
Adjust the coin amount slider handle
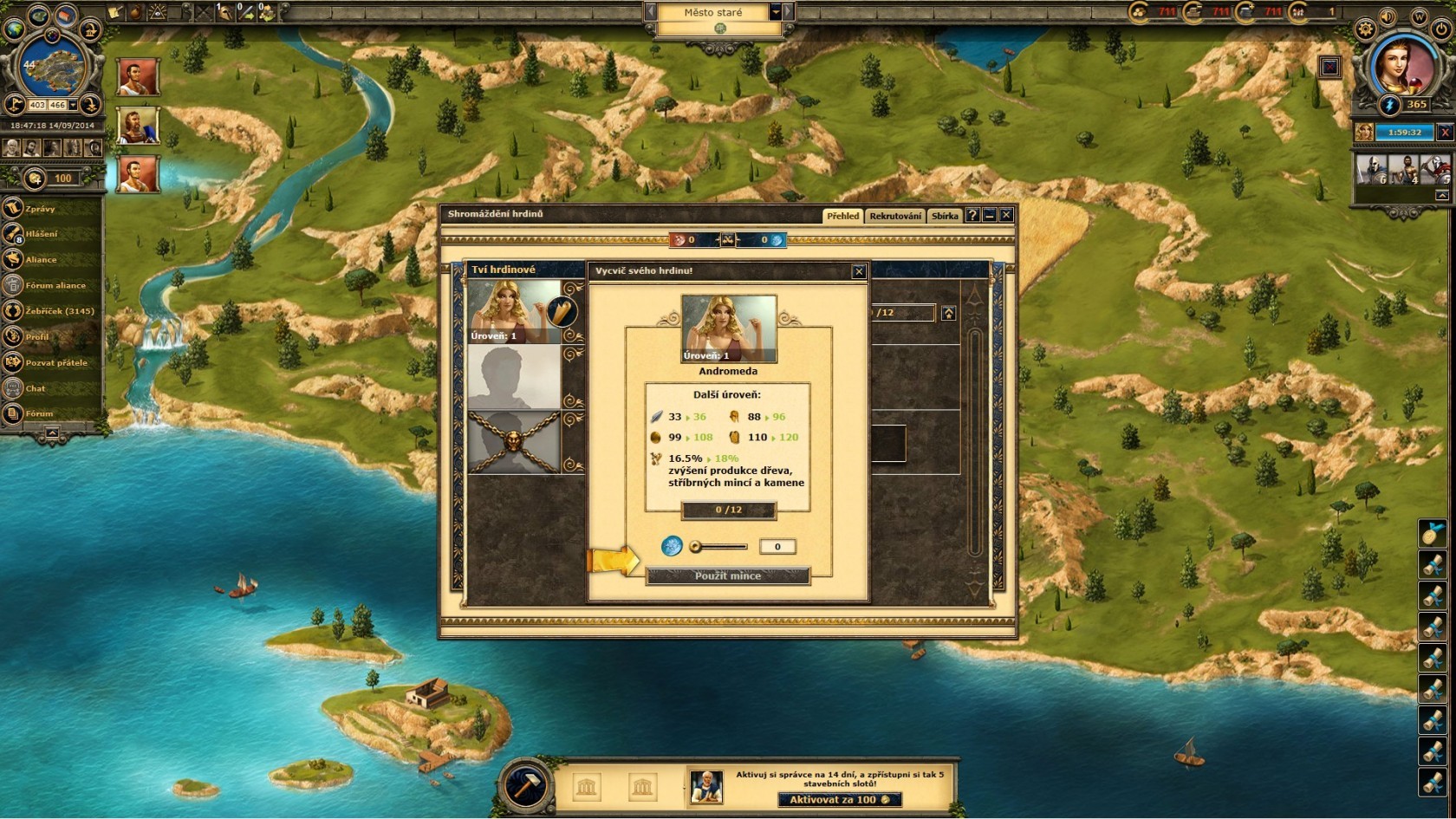pyautogui.click(x=695, y=547)
